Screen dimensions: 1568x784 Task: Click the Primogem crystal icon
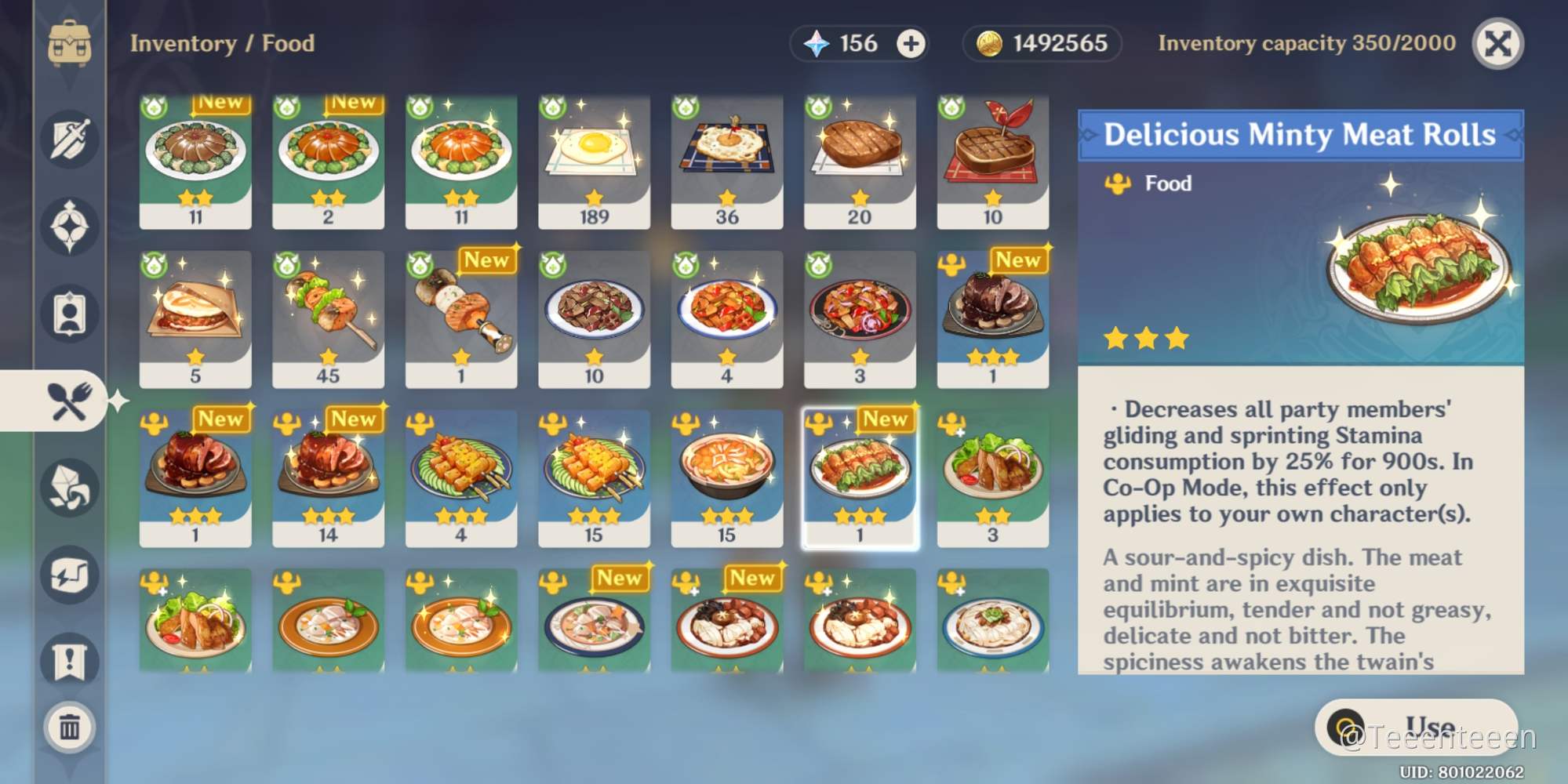816,43
